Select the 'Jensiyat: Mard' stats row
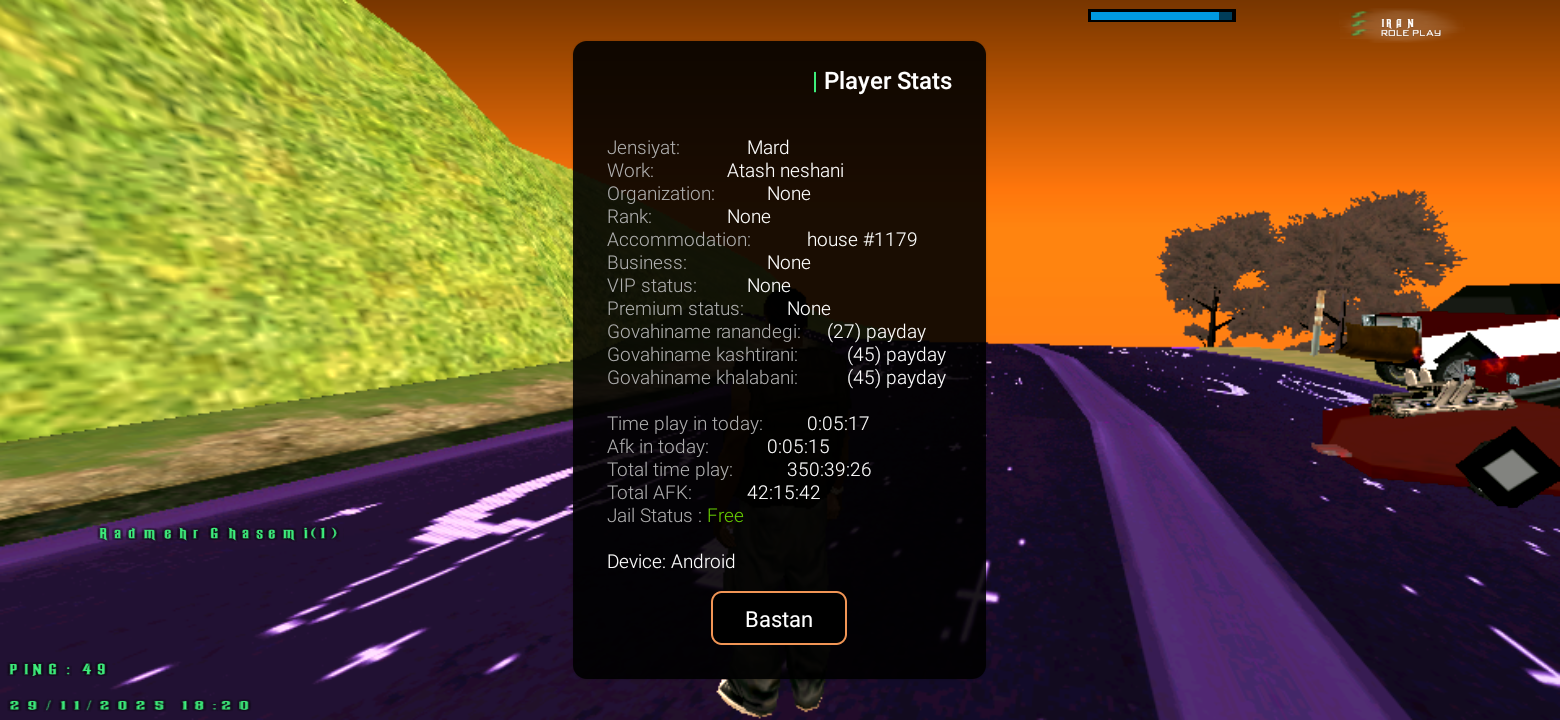The image size is (1560, 720). click(700, 147)
